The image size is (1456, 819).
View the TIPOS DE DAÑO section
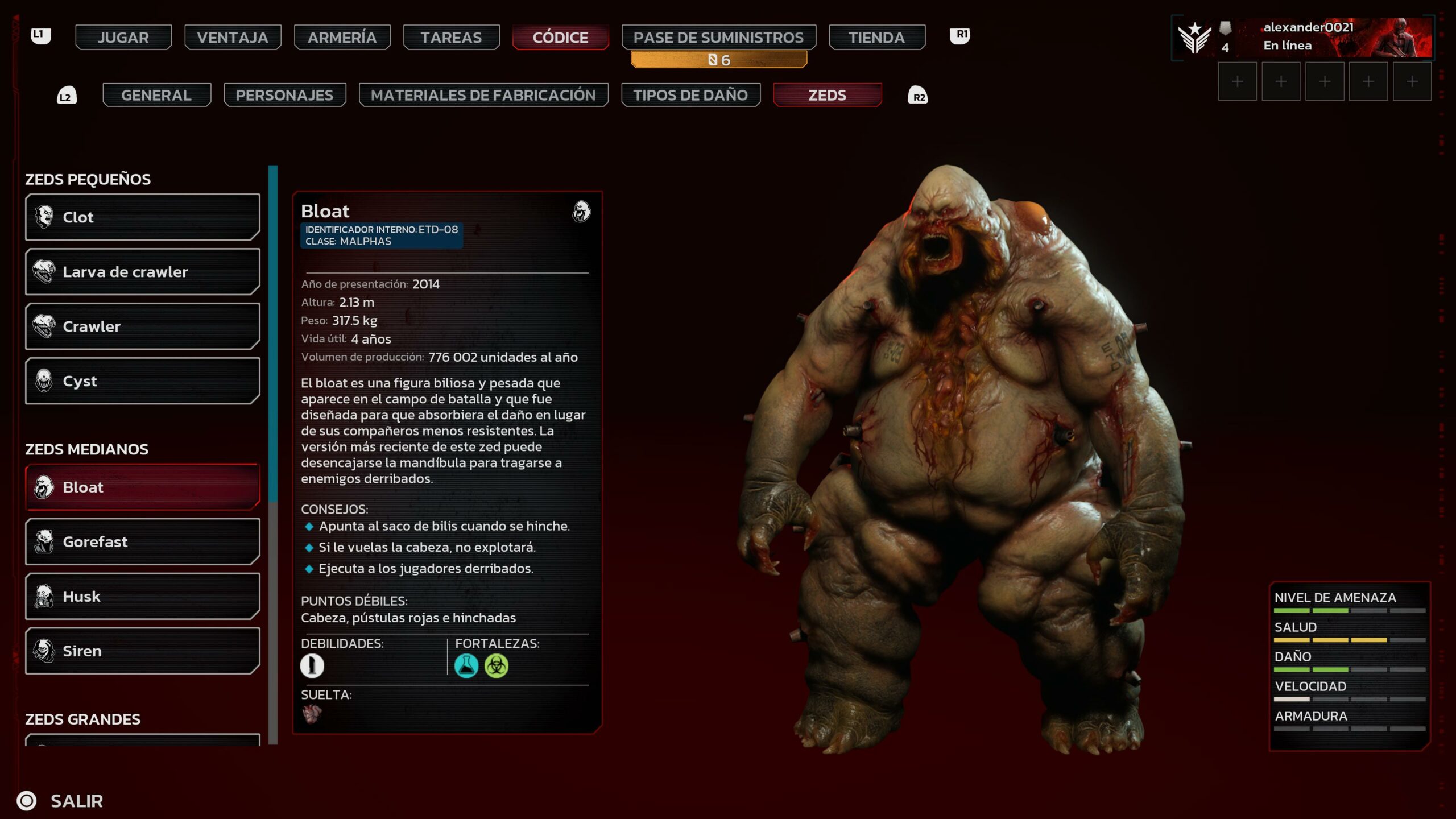tap(690, 95)
